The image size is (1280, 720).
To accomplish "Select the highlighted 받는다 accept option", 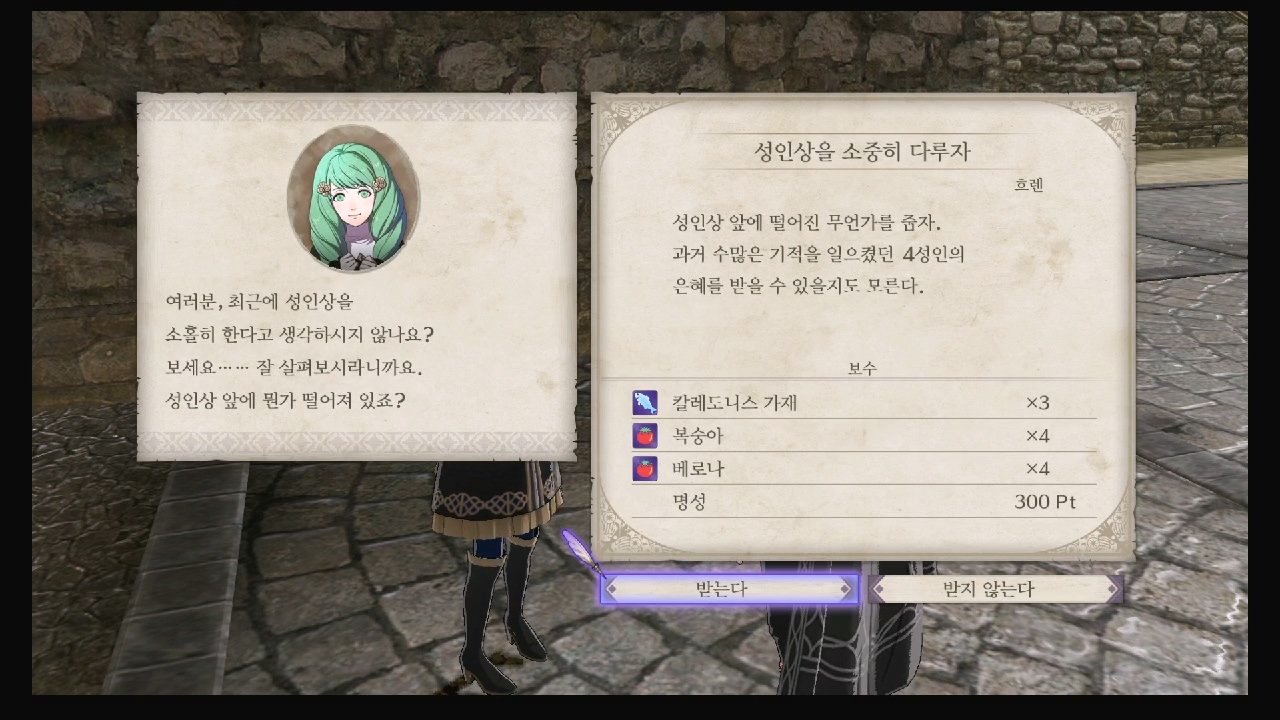I will coord(725,589).
